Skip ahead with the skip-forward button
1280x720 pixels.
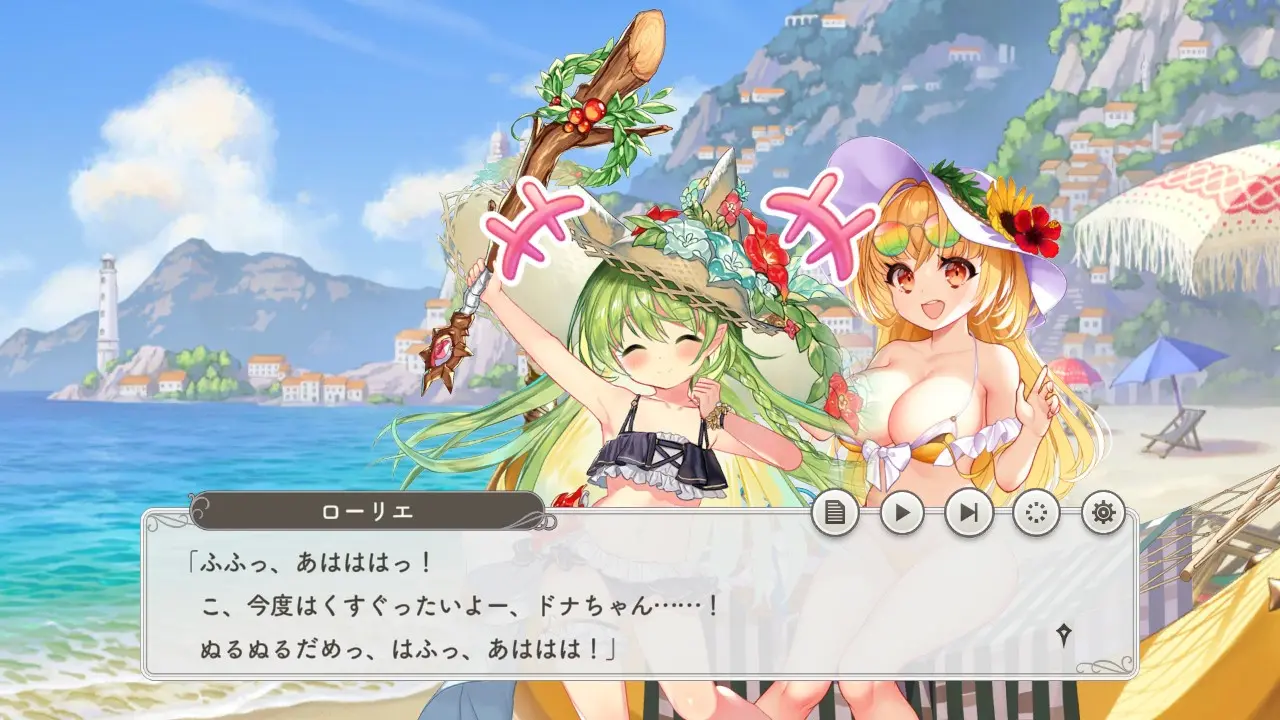(x=969, y=513)
